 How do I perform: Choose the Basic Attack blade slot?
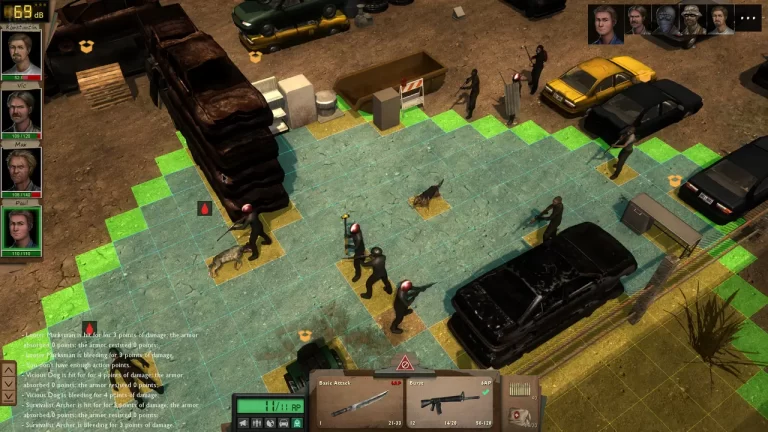click(x=357, y=400)
